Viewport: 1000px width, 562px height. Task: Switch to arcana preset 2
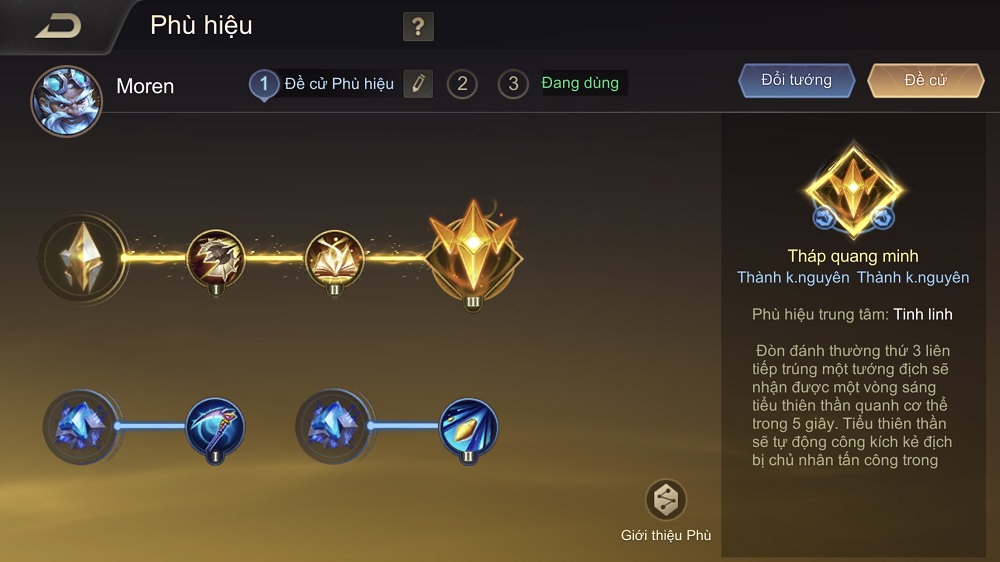[x=461, y=84]
